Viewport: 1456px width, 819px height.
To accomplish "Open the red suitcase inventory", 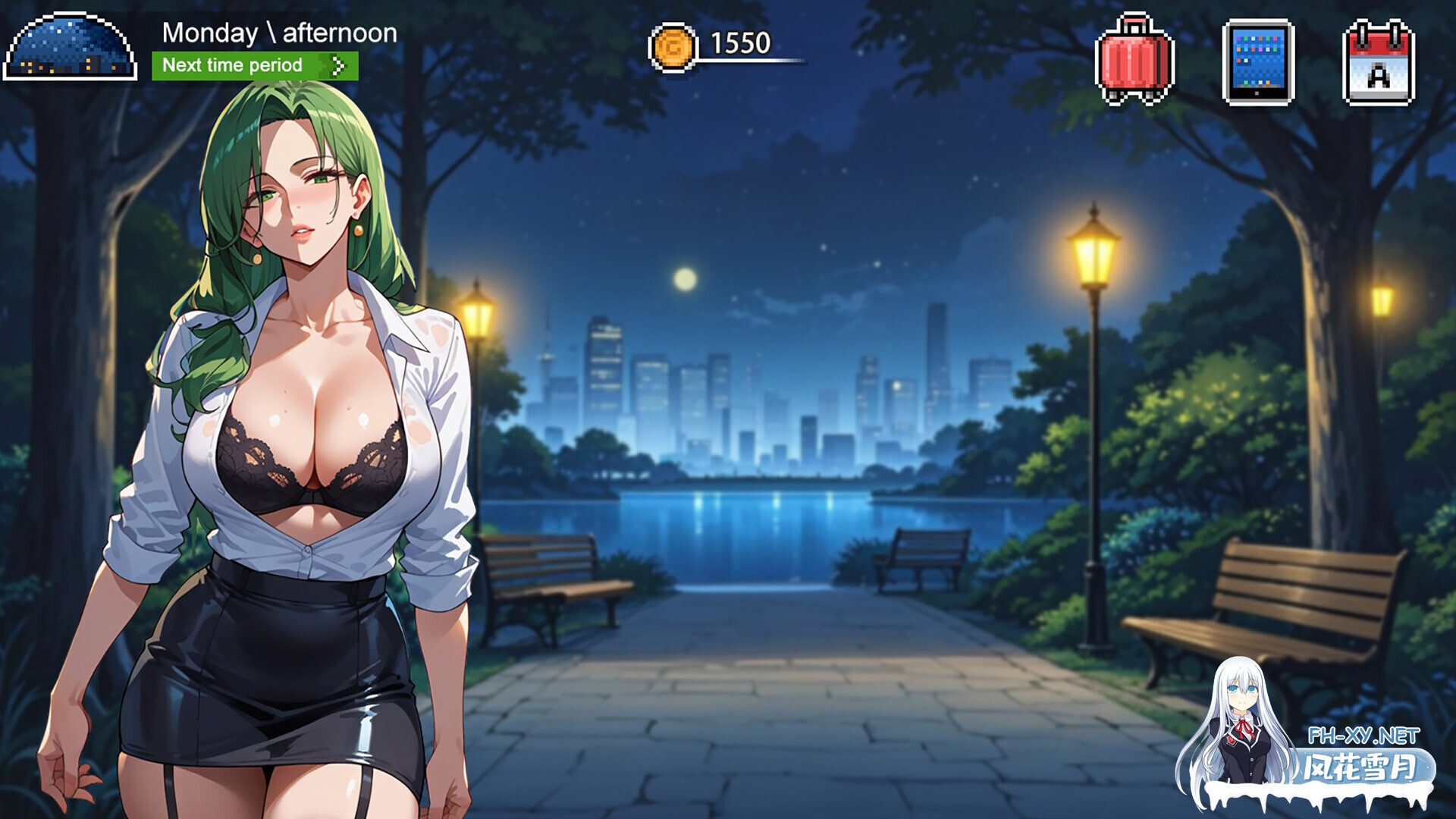I will coord(1134,61).
